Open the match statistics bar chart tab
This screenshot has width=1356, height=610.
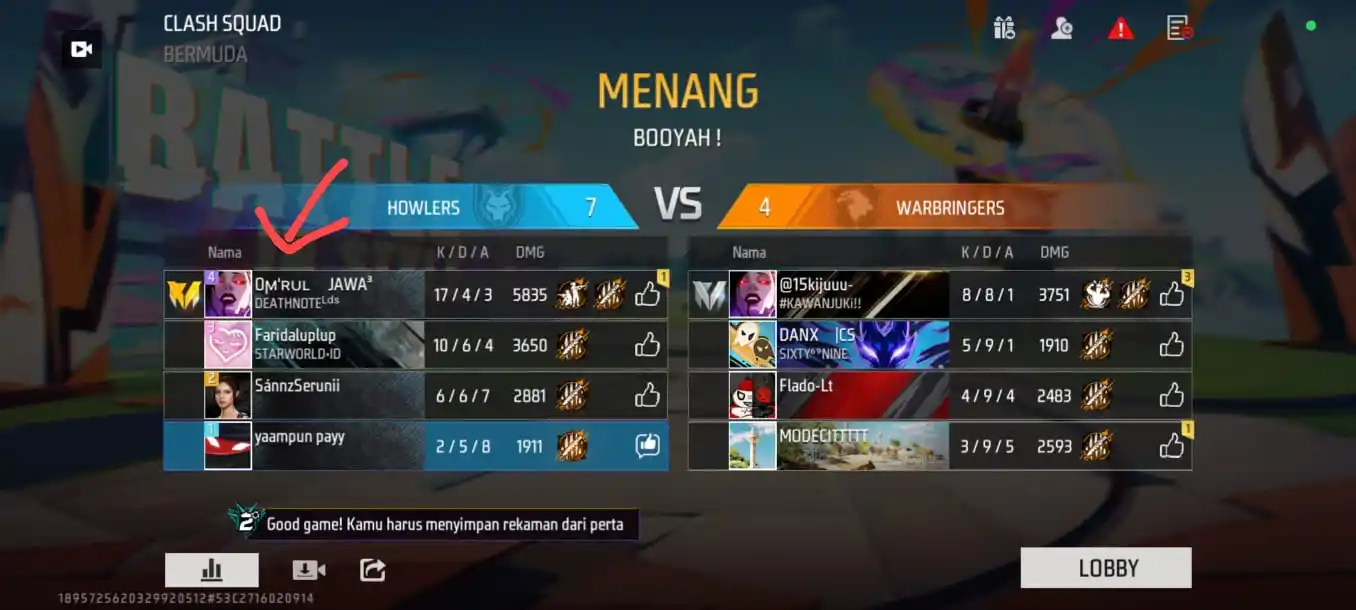(x=212, y=570)
